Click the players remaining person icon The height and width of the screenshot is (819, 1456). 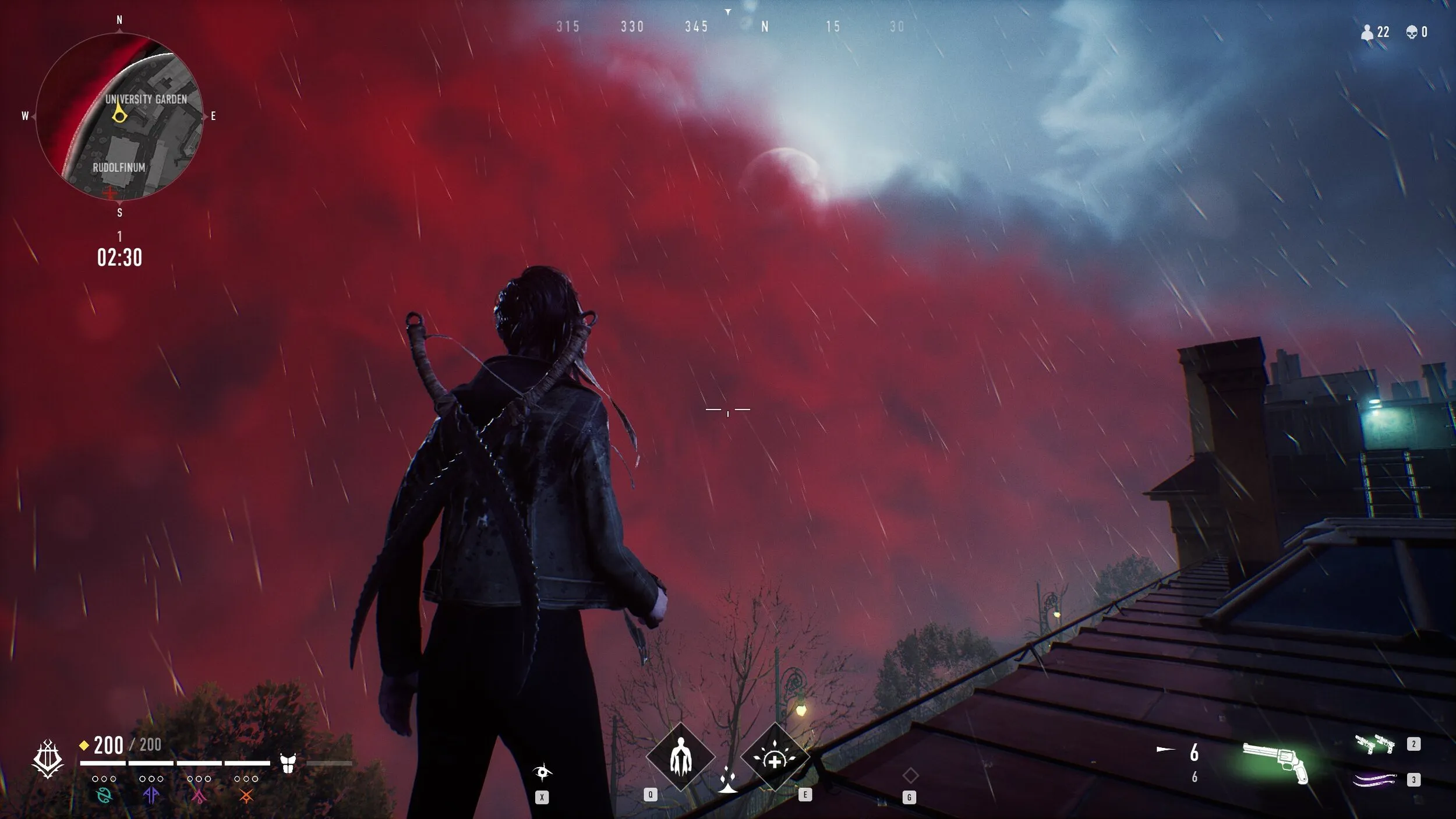tap(1366, 33)
